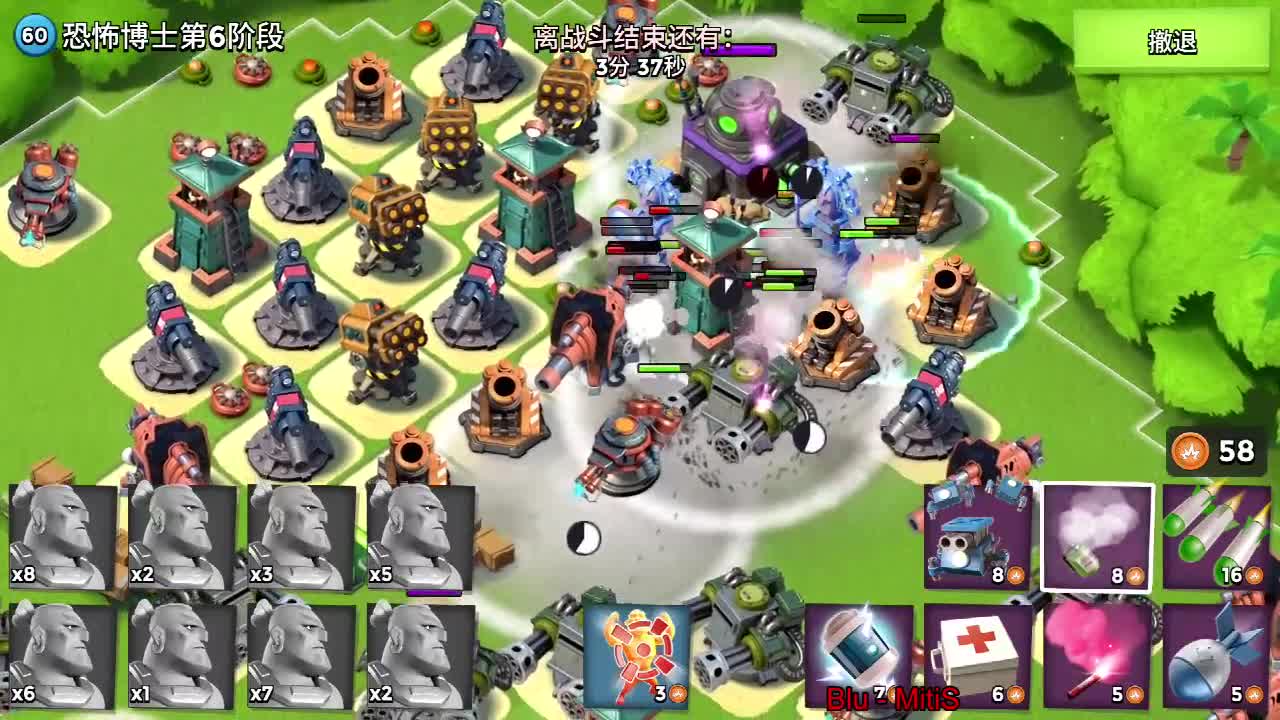Select the Smoke Screen ability
Image resolution: width=1280 pixels, height=720 pixels.
point(1097,536)
